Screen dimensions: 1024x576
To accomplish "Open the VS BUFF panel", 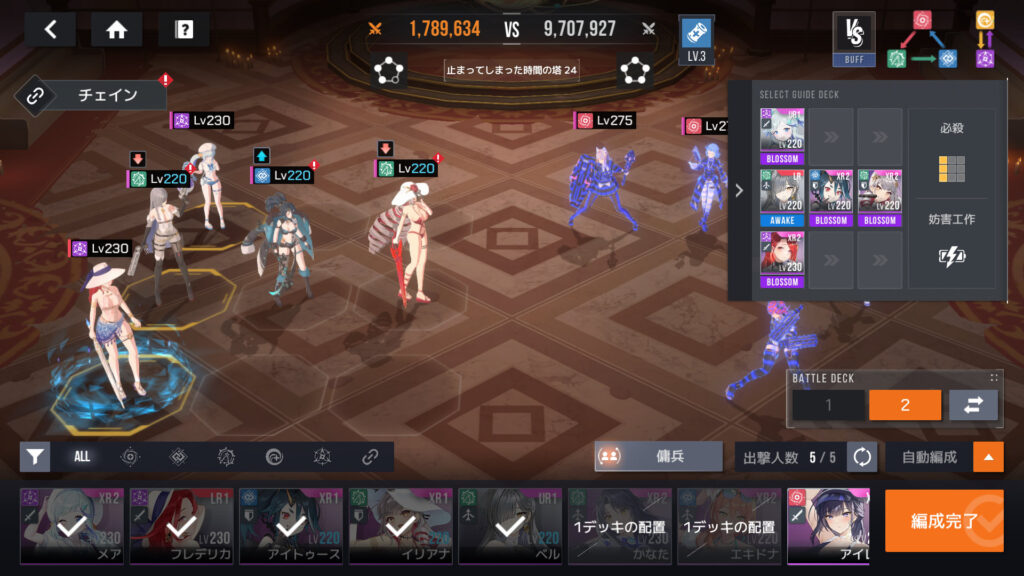I will 853,39.
